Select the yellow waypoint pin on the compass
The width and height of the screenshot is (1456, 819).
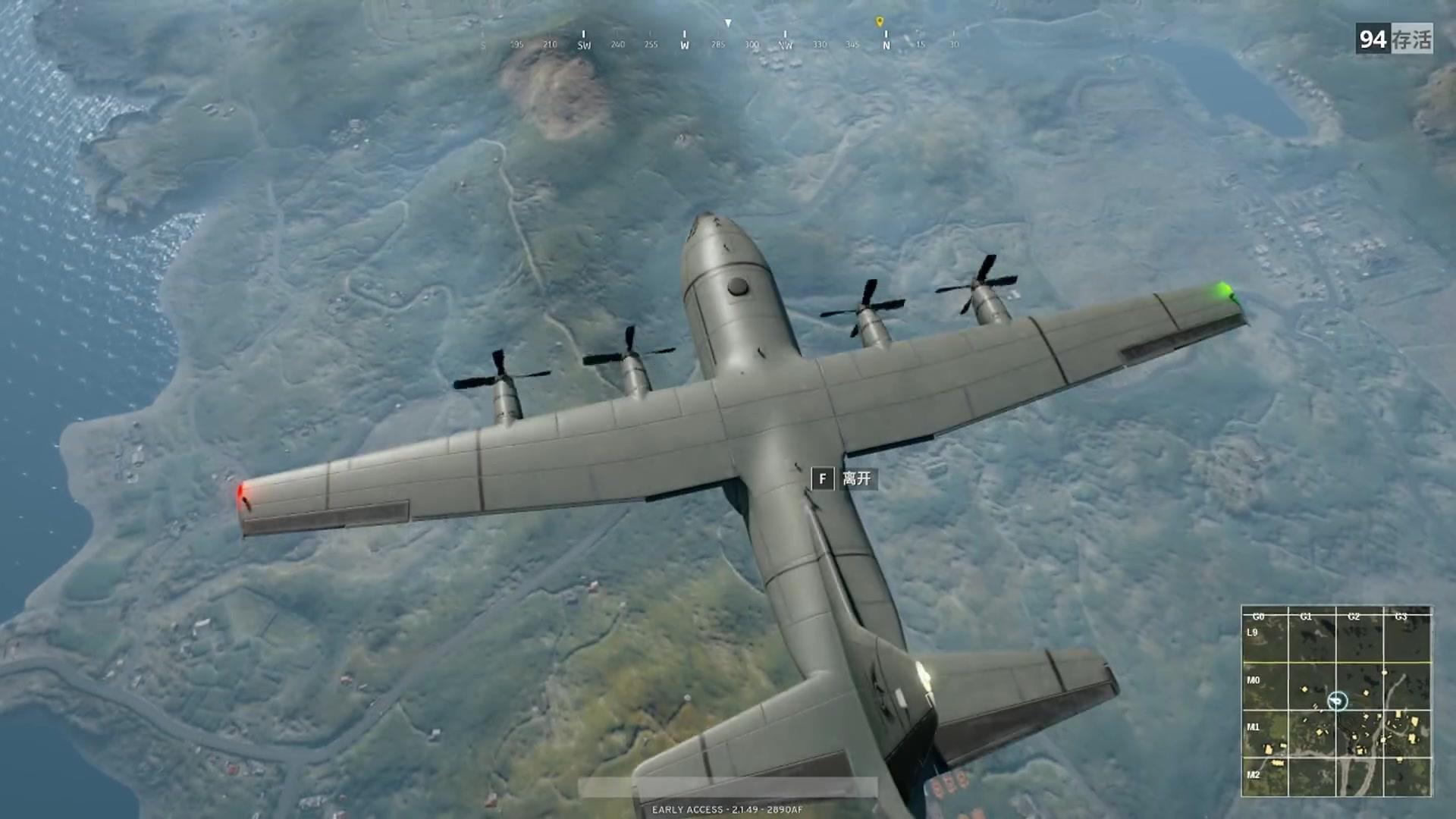pos(880,22)
